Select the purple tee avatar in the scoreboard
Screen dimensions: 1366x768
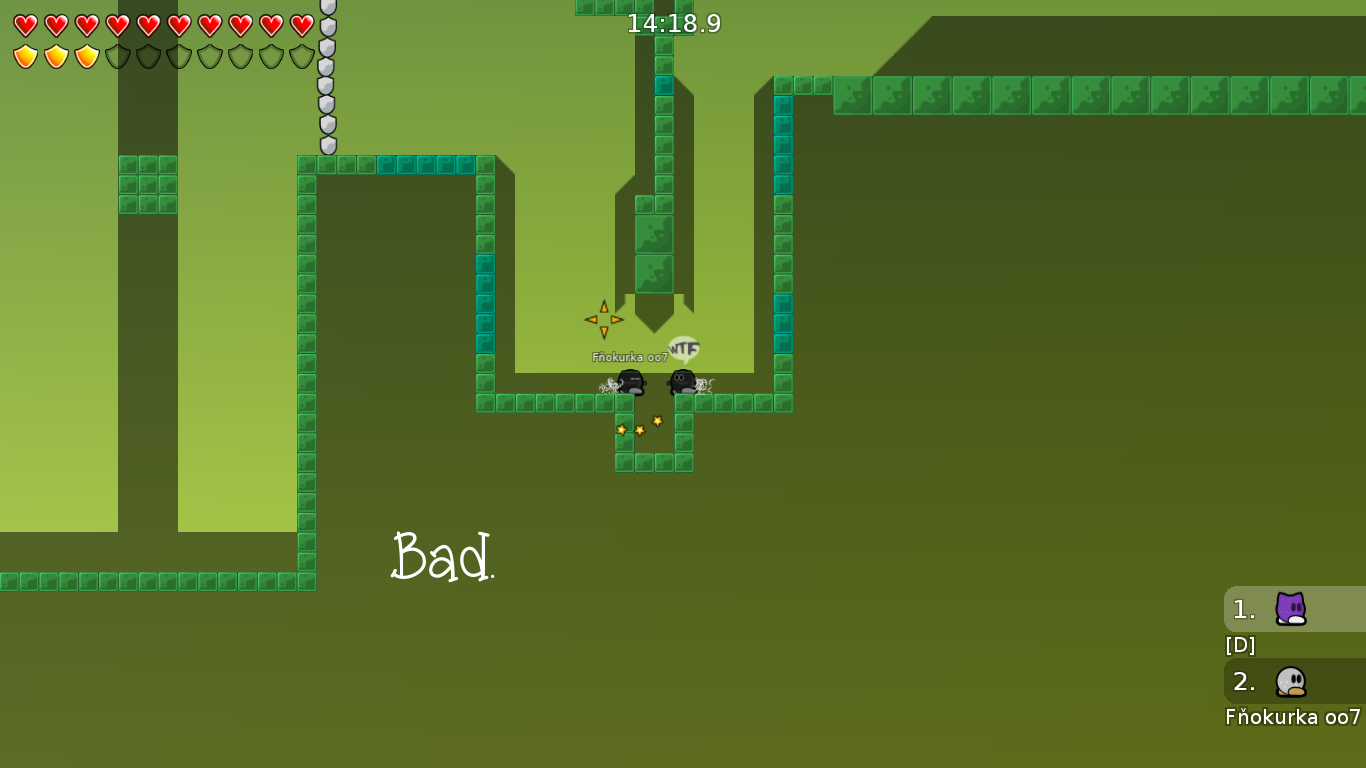click(1290, 609)
